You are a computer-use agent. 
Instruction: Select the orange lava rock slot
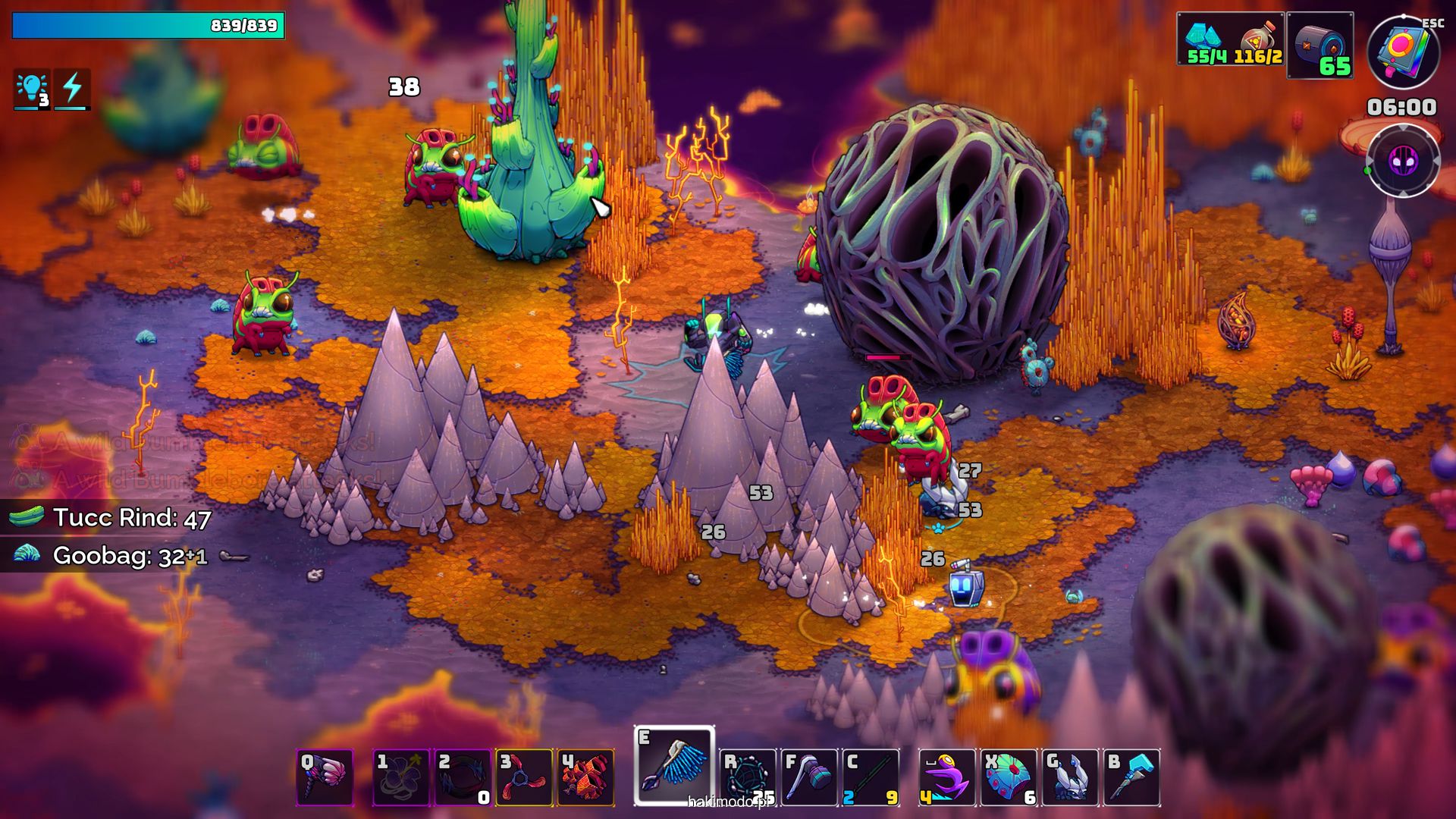[x=585, y=777]
